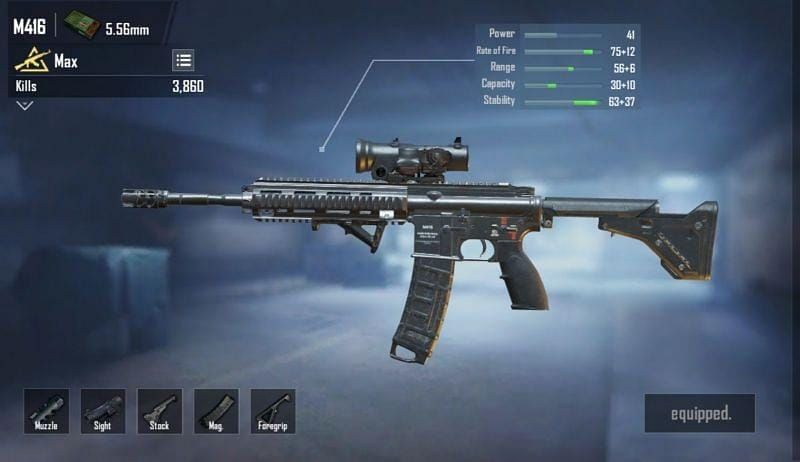
Task: Open the Muzzle attachment slot
Action: pyautogui.click(x=46, y=411)
